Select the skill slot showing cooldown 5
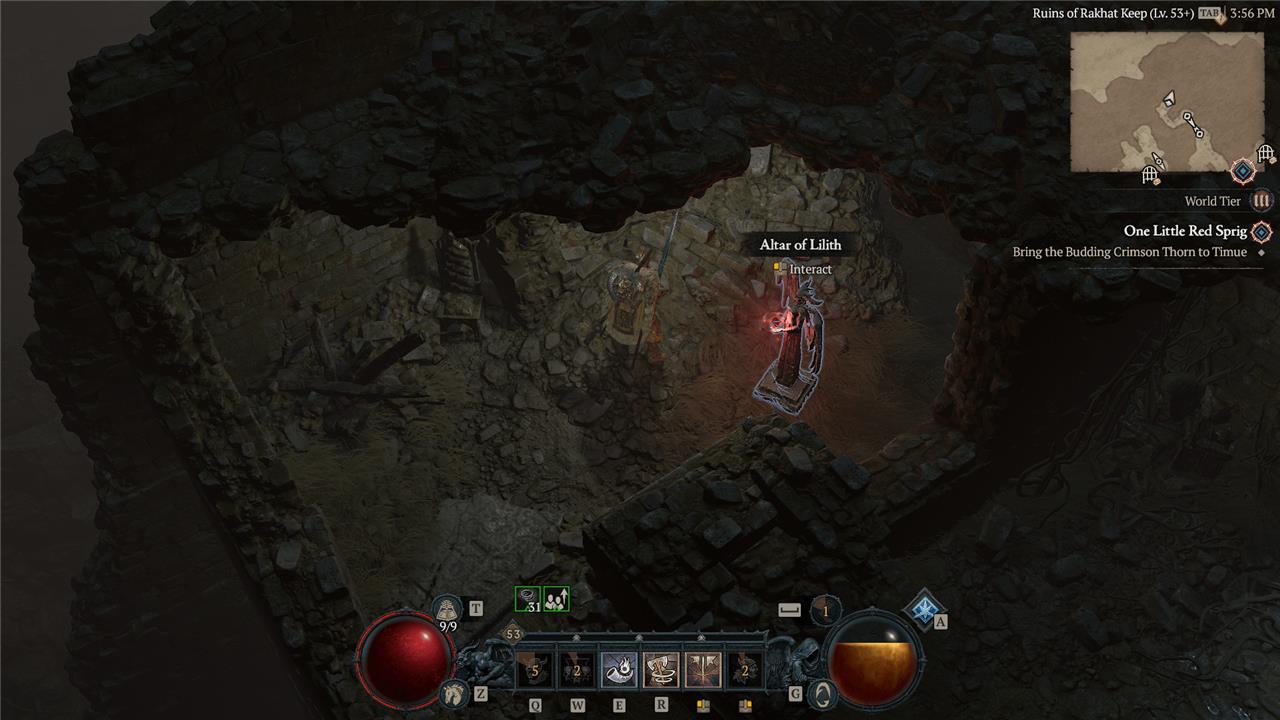 pyautogui.click(x=535, y=669)
